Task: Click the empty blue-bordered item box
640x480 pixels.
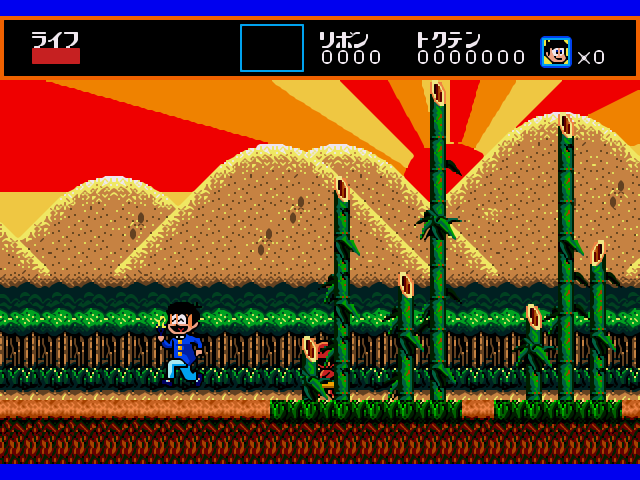Action: [x=272, y=48]
